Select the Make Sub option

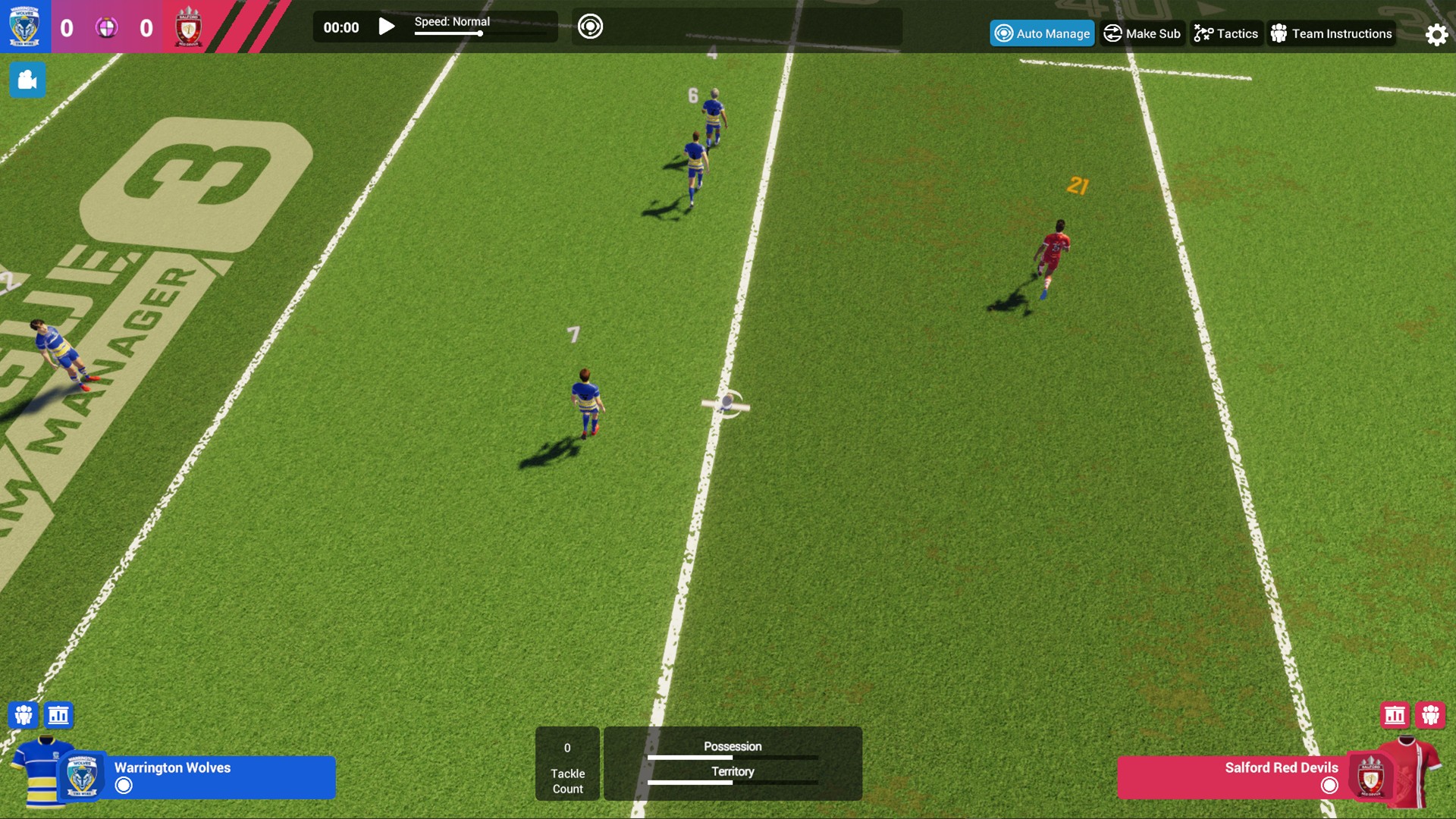tap(1142, 33)
